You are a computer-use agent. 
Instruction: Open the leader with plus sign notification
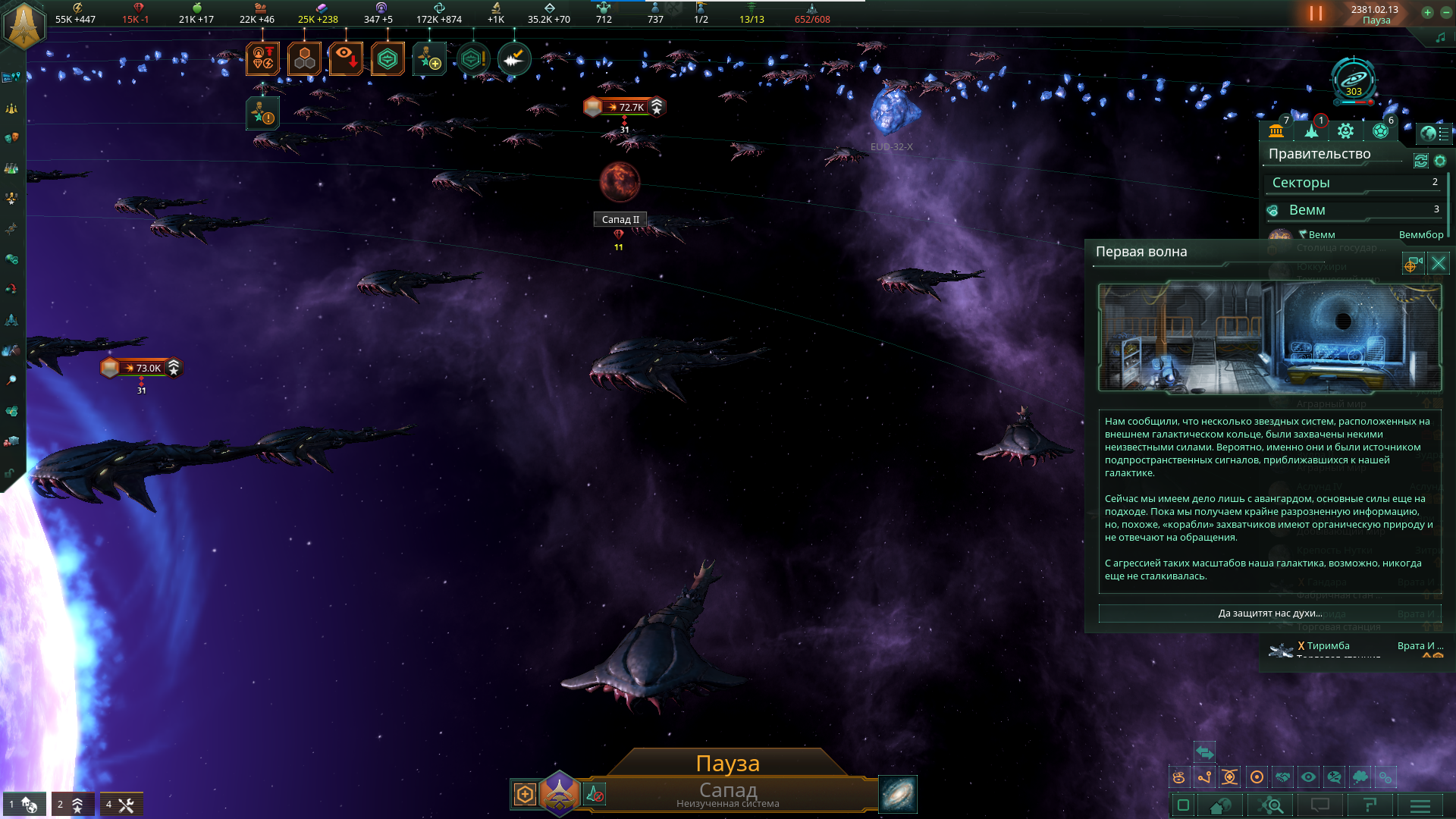pos(428,58)
